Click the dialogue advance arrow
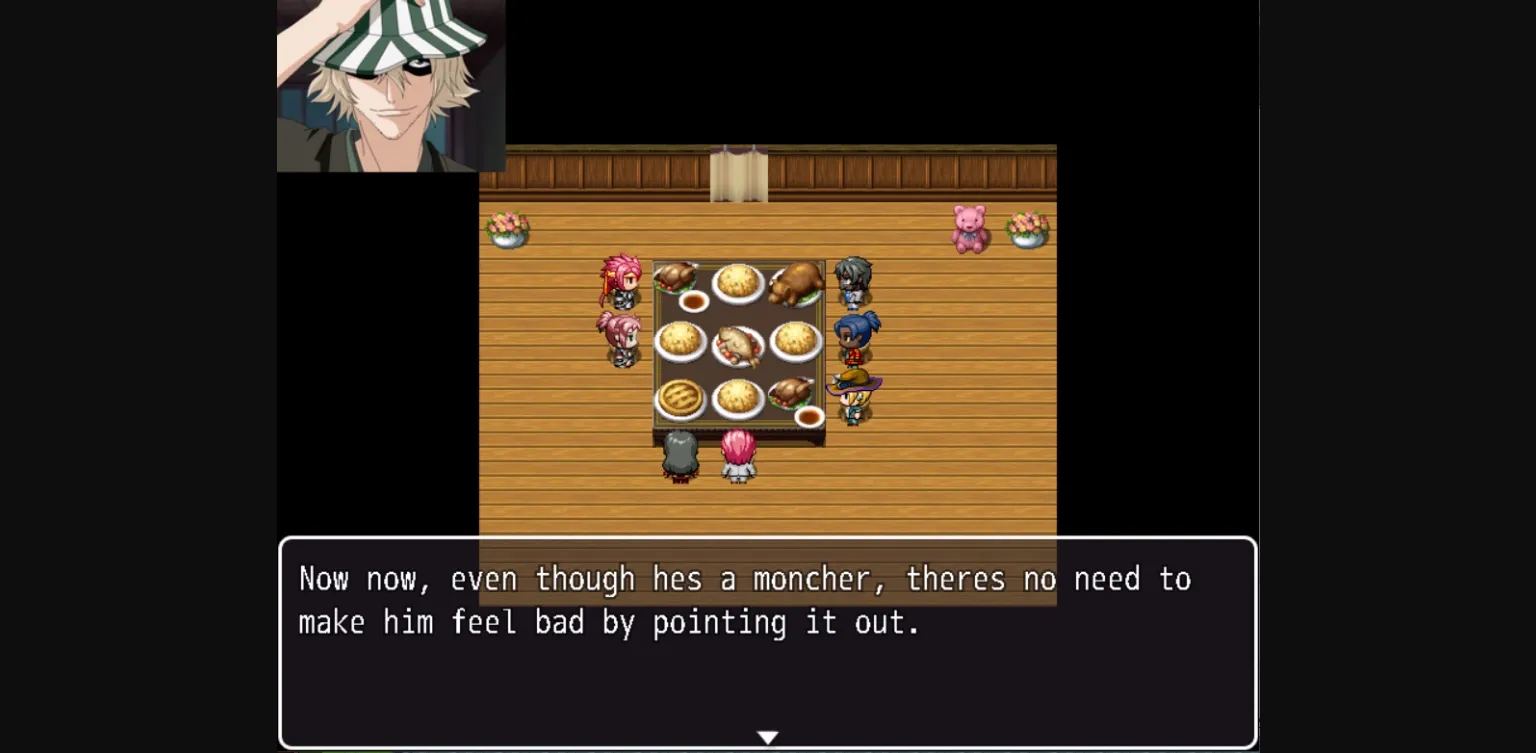Viewport: 1536px width, 753px height. [x=767, y=736]
